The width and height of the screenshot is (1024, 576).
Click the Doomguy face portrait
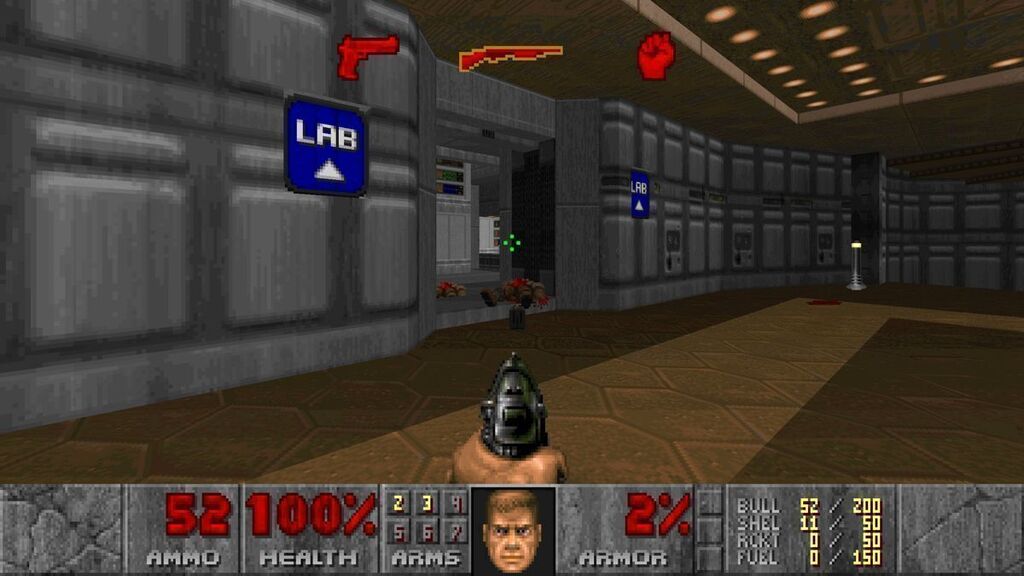click(x=513, y=530)
